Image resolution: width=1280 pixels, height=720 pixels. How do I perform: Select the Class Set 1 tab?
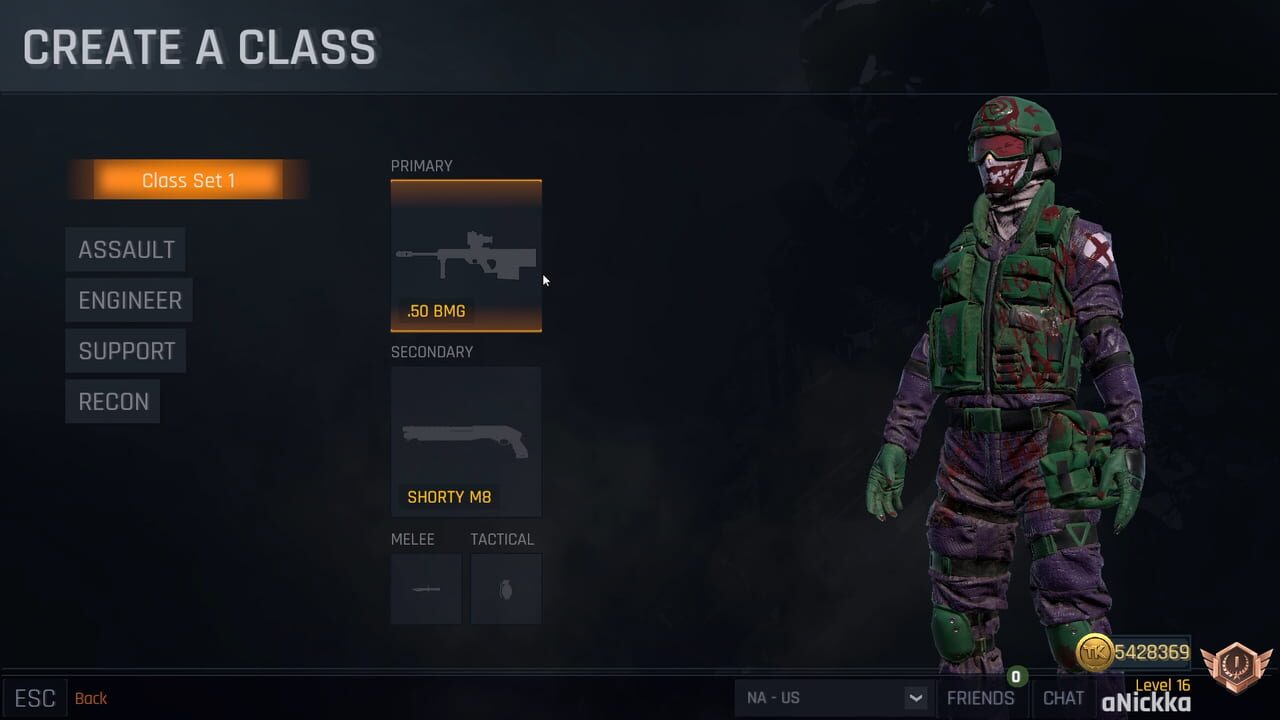click(189, 180)
